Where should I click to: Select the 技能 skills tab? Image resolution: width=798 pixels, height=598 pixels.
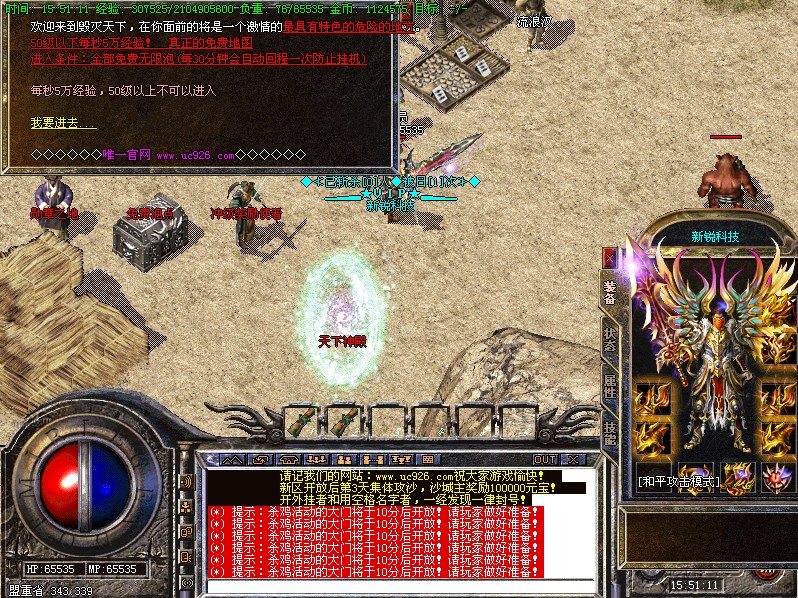pyautogui.click(x=609, y=431)
